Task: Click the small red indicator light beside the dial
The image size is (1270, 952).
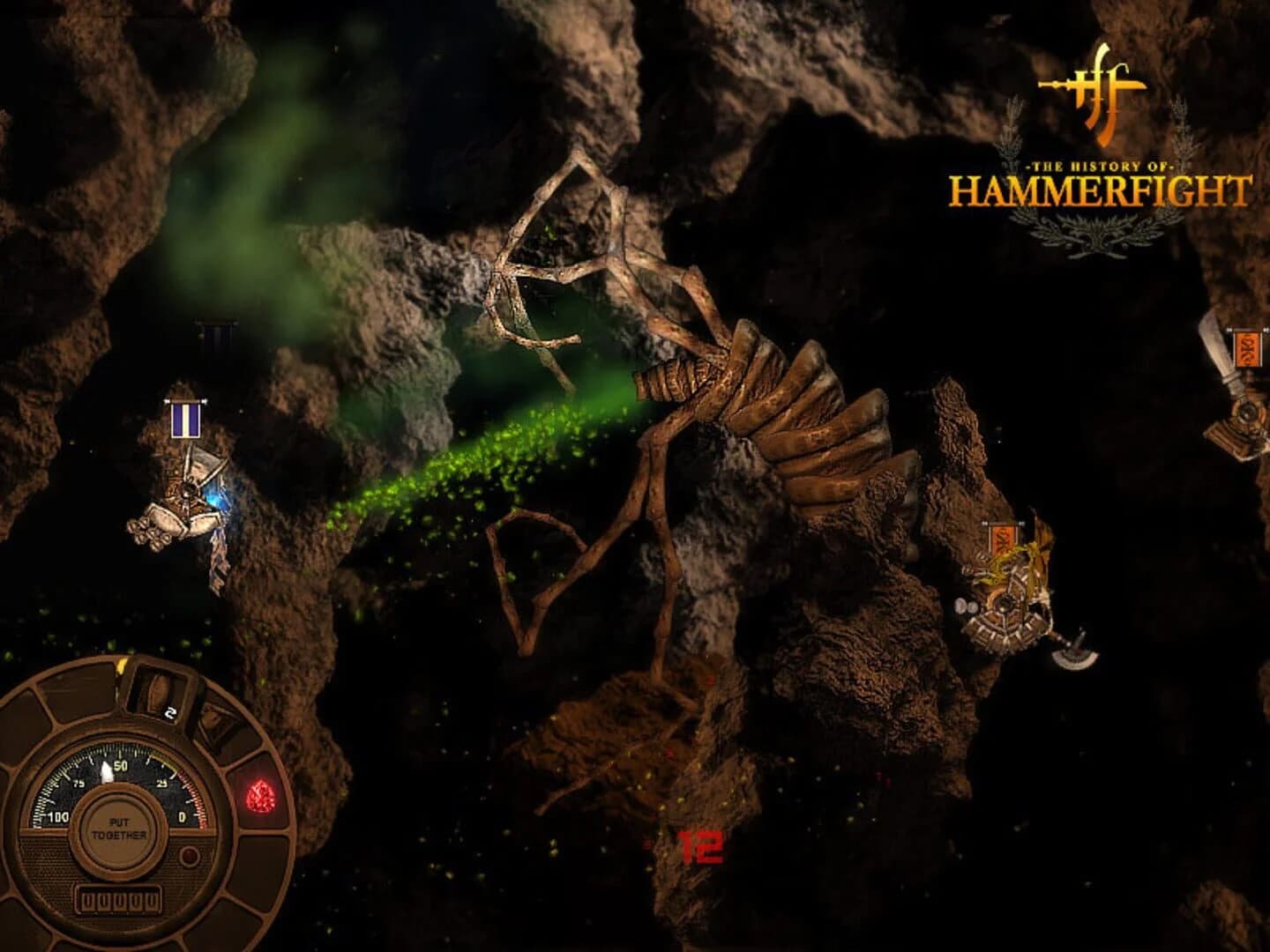Action: point(189,856)
